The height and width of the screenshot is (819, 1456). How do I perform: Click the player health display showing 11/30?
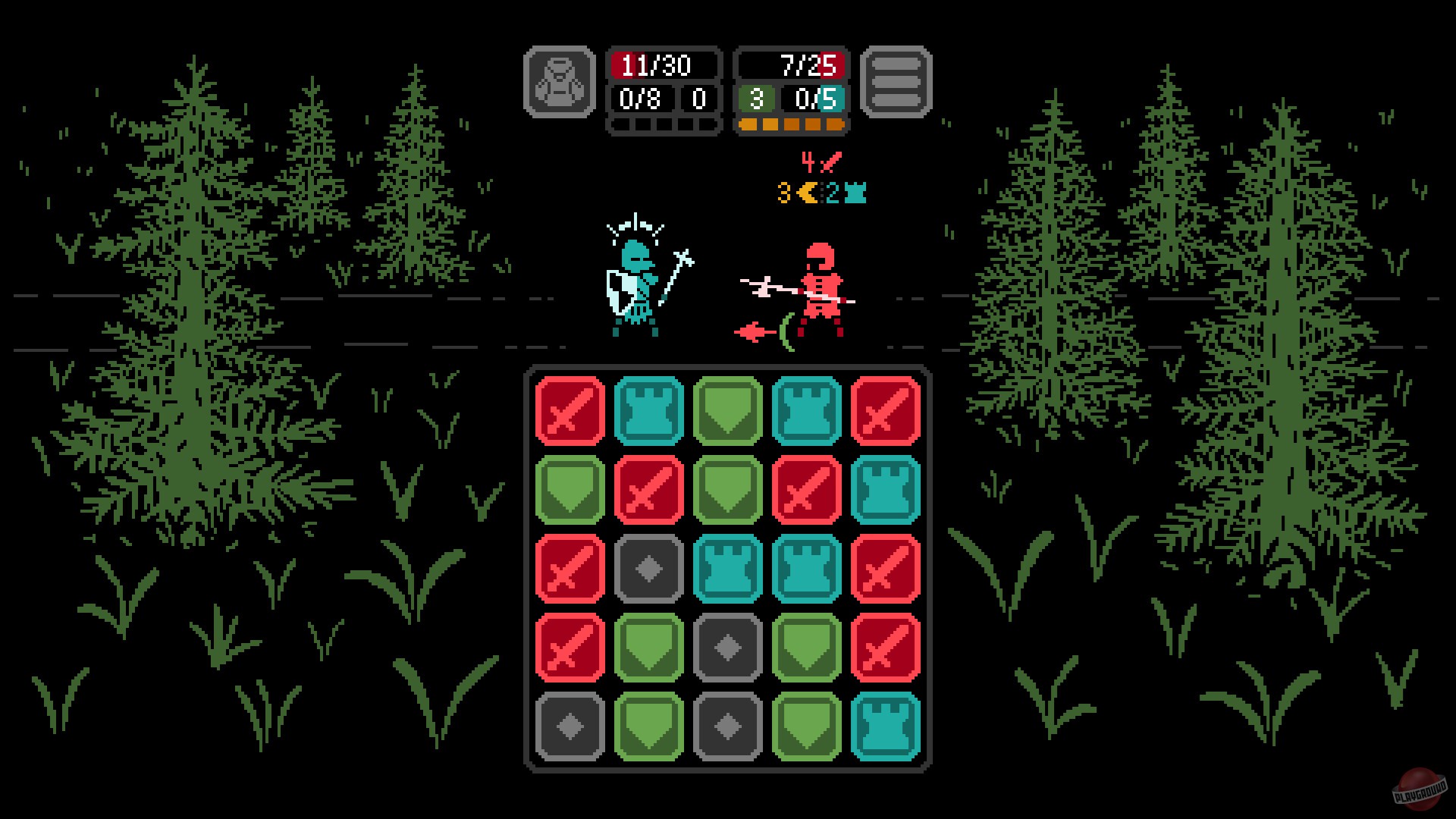point(661,65)
